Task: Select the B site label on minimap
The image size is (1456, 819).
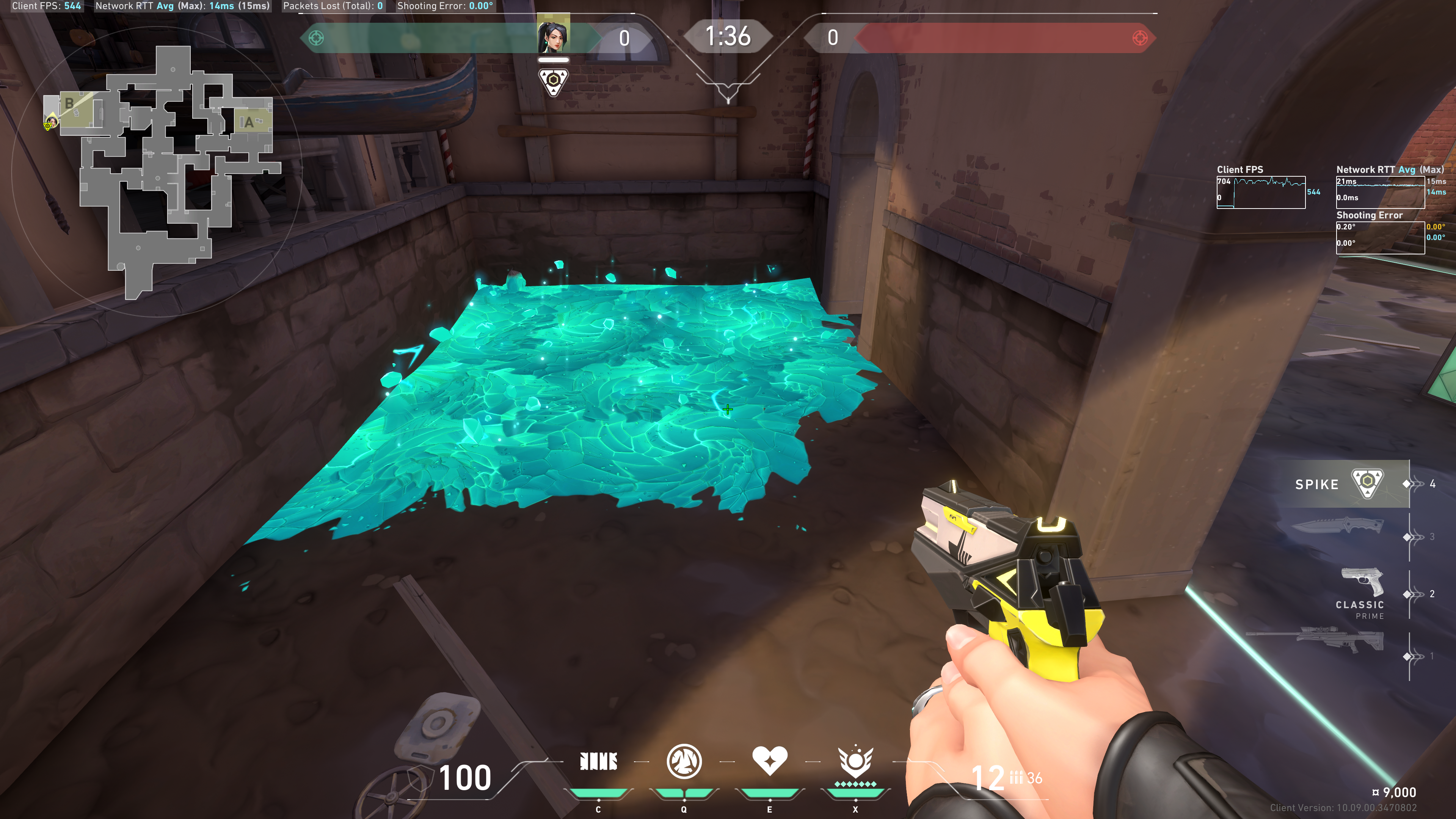Action: (69, 104)
